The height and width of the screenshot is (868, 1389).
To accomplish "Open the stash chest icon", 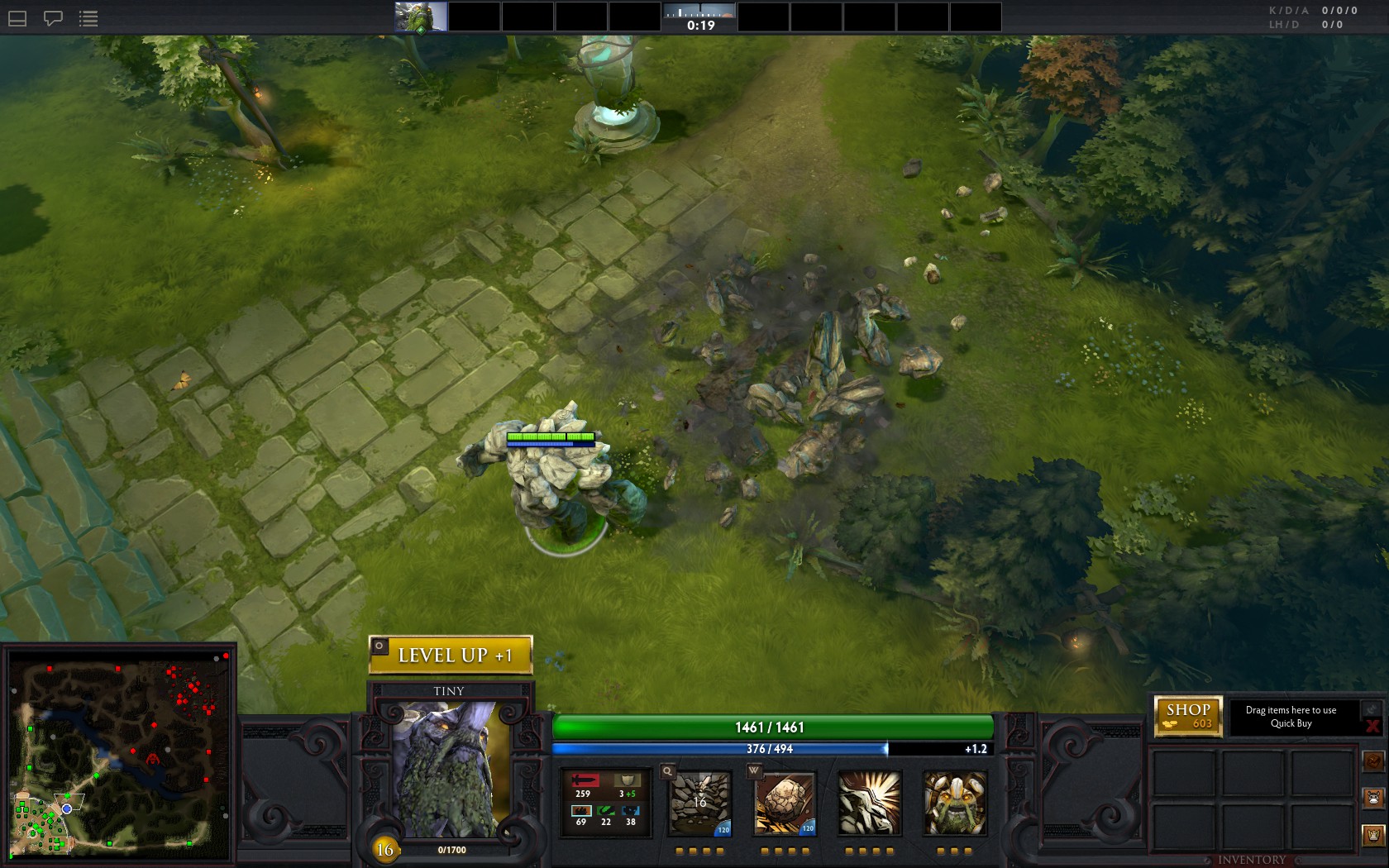I will 1373,761.
